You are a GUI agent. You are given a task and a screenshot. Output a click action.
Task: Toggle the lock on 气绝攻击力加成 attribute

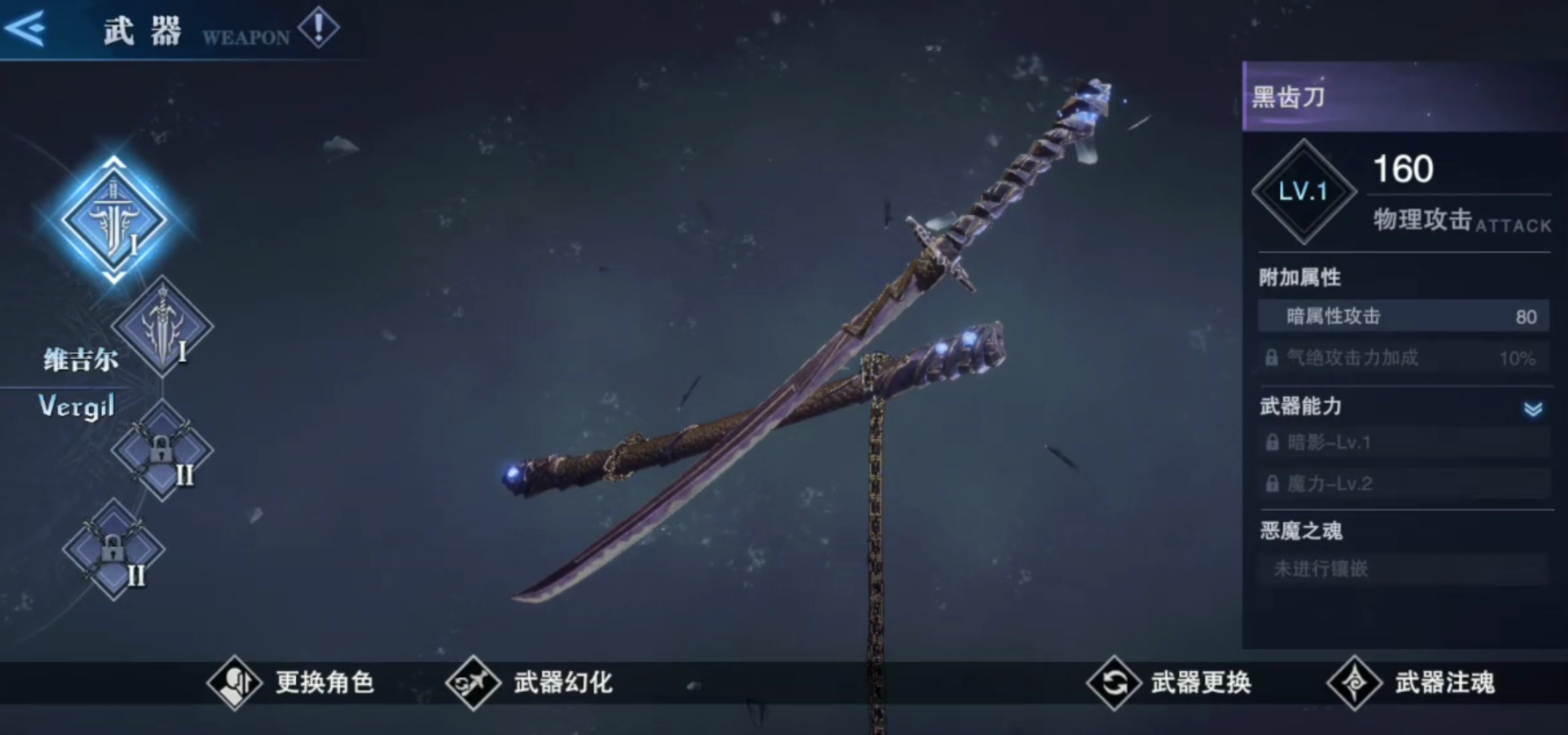tap(1273, 358)
